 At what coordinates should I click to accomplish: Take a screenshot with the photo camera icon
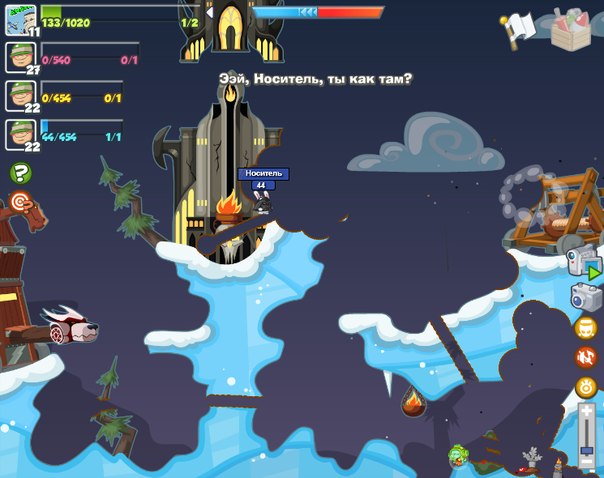(x=586, y=297)
